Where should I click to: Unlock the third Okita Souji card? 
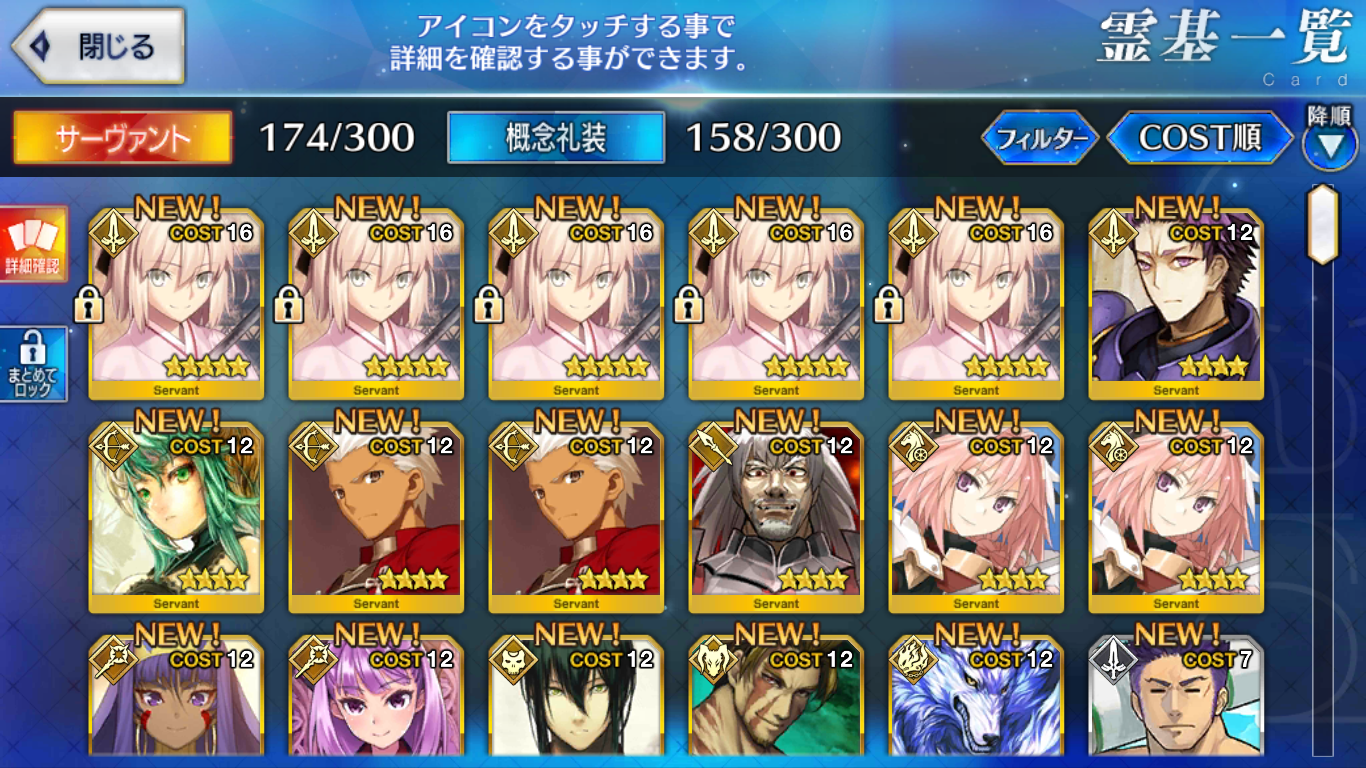click(487, 305)
